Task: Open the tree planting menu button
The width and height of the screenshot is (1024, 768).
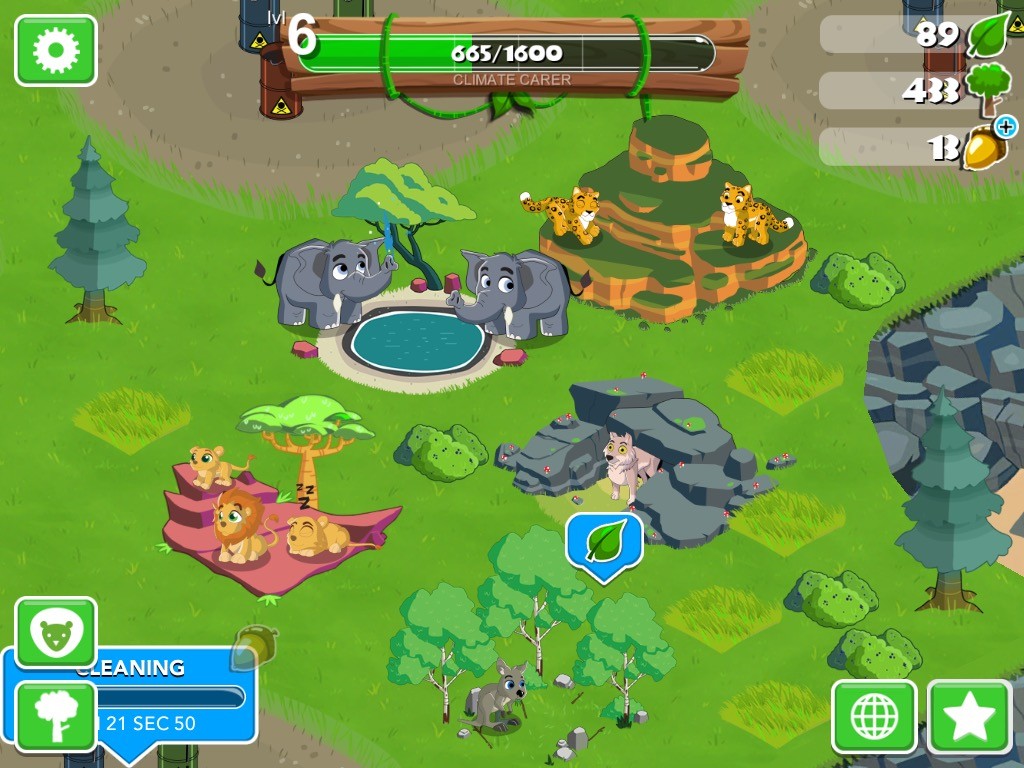Action: [x=56, y=717]
